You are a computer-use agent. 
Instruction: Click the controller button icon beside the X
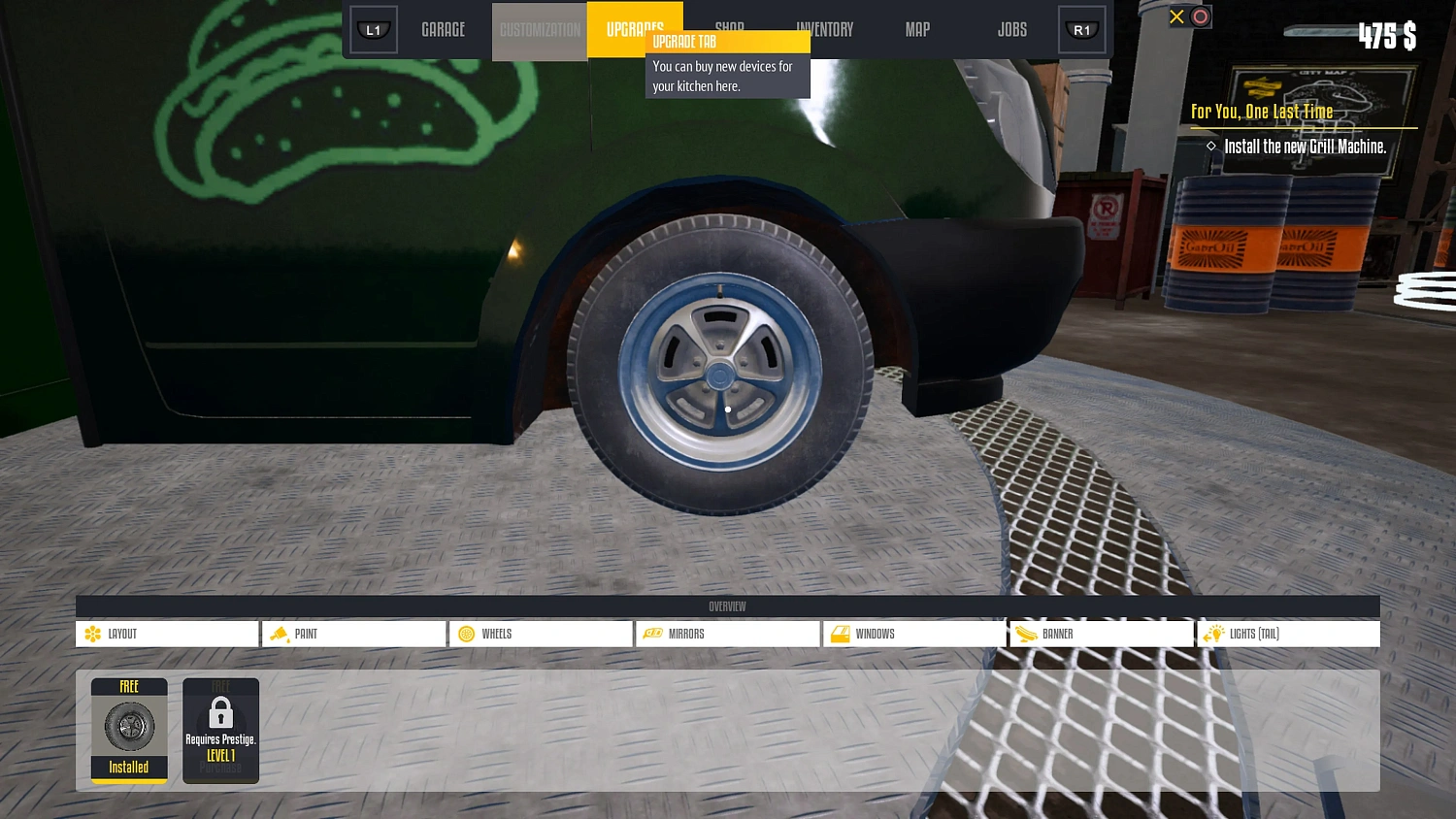(x=1200, y=16)
